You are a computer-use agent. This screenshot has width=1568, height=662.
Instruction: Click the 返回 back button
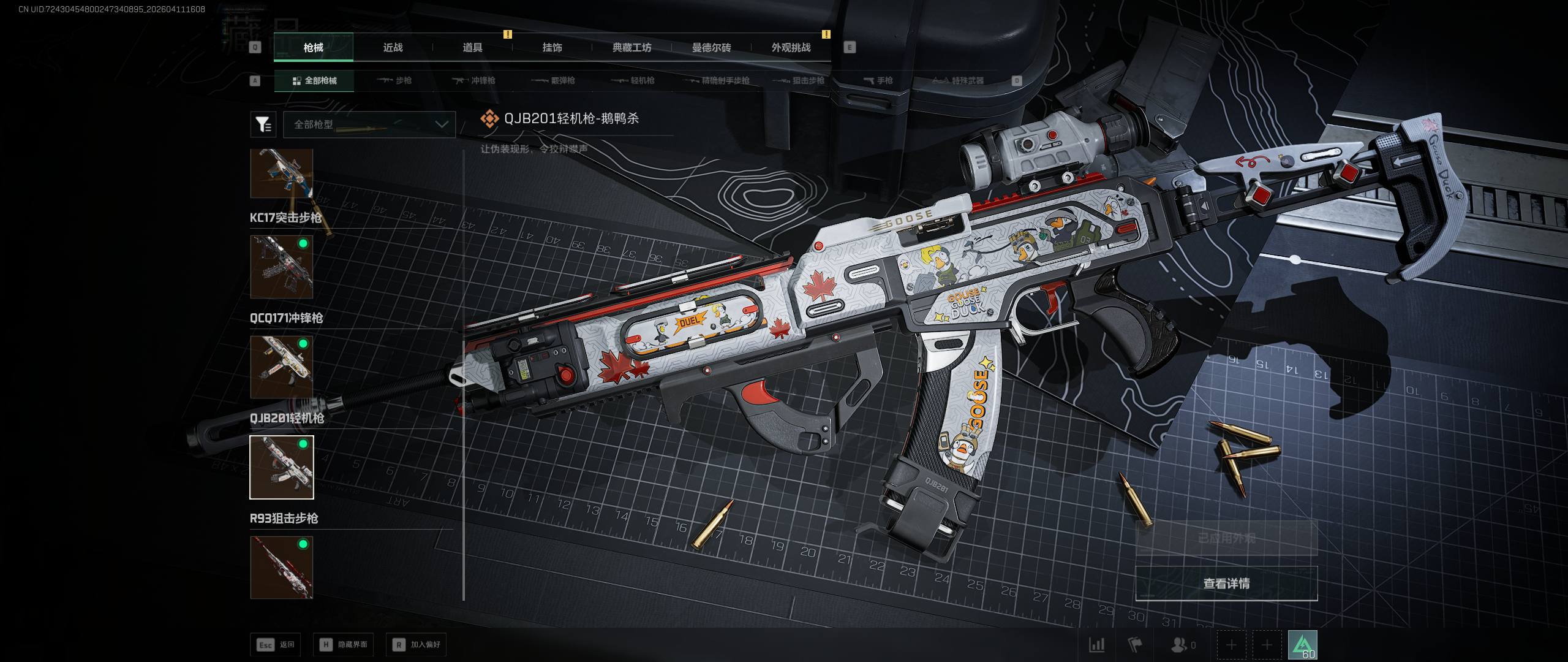point(276,645)
